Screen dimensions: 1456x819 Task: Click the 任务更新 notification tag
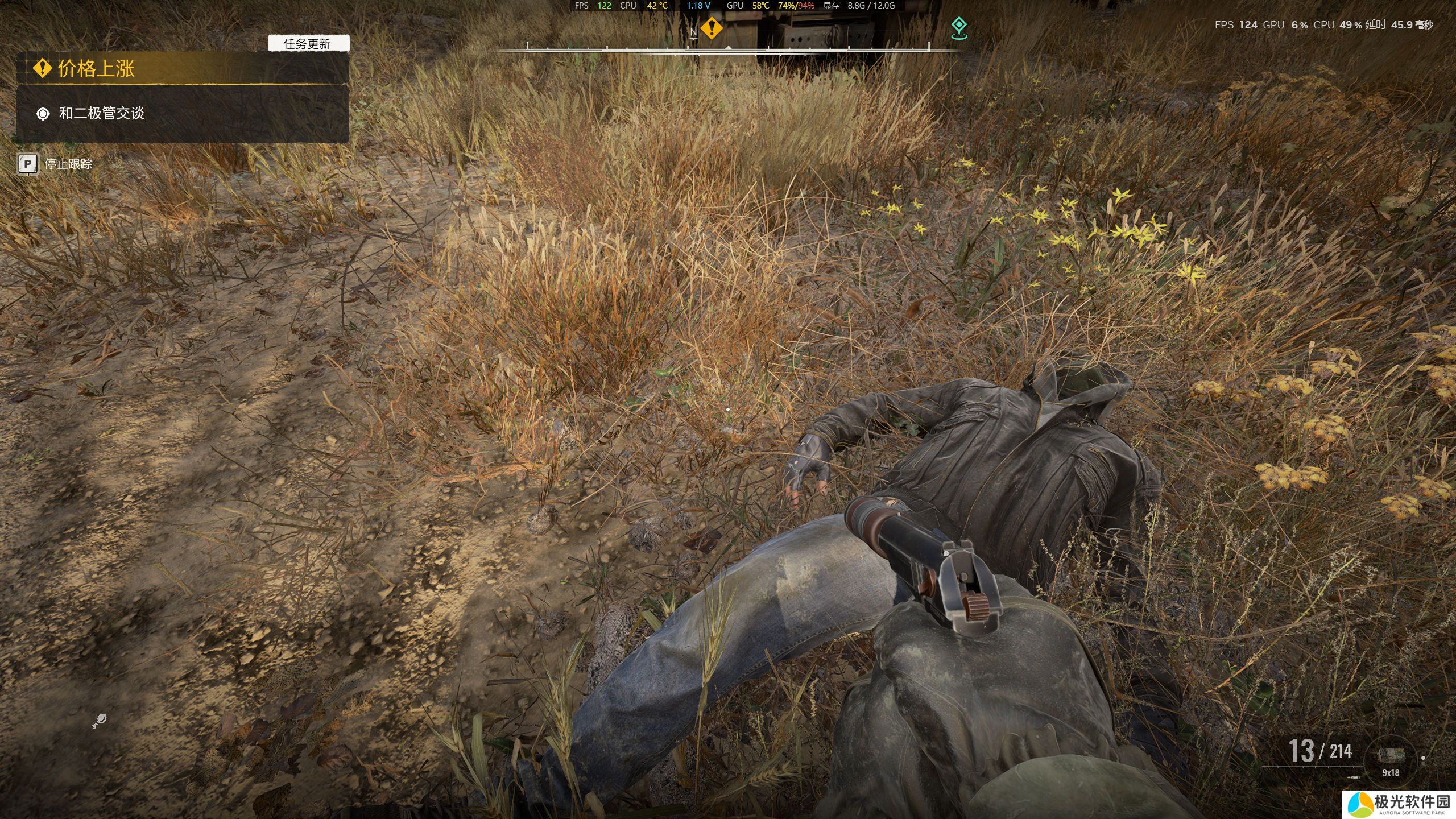(308, 44)
